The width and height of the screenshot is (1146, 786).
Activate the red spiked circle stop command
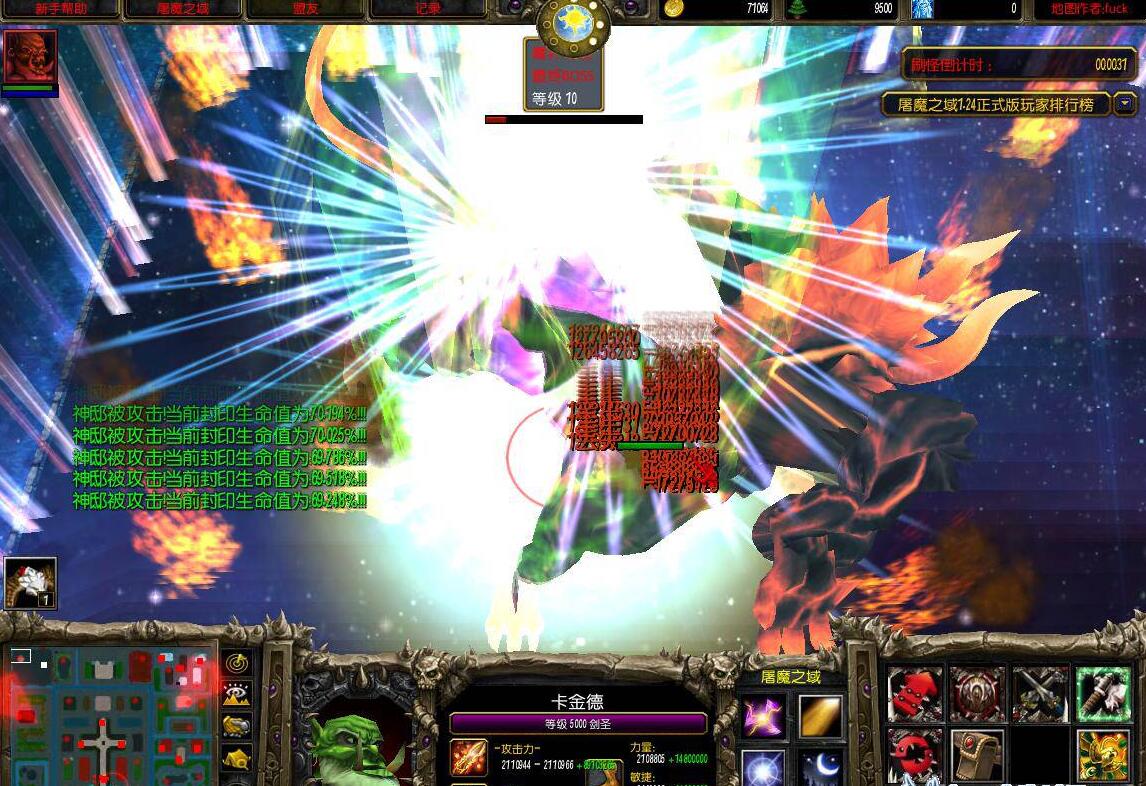[x=915, y=755]
